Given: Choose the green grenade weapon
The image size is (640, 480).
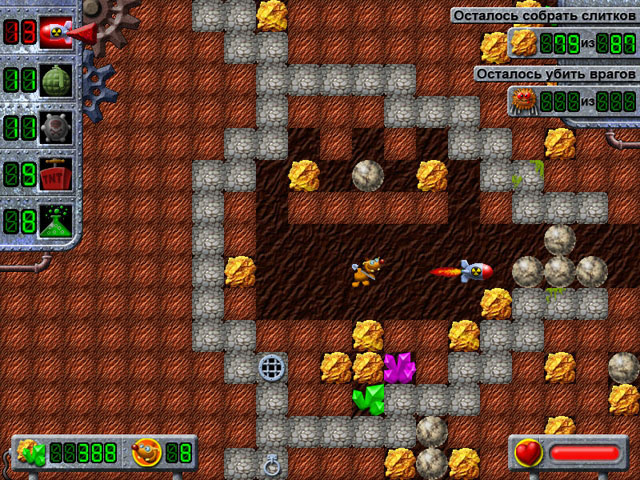Looking at the screenshot, I should click(x=56, y=81).
